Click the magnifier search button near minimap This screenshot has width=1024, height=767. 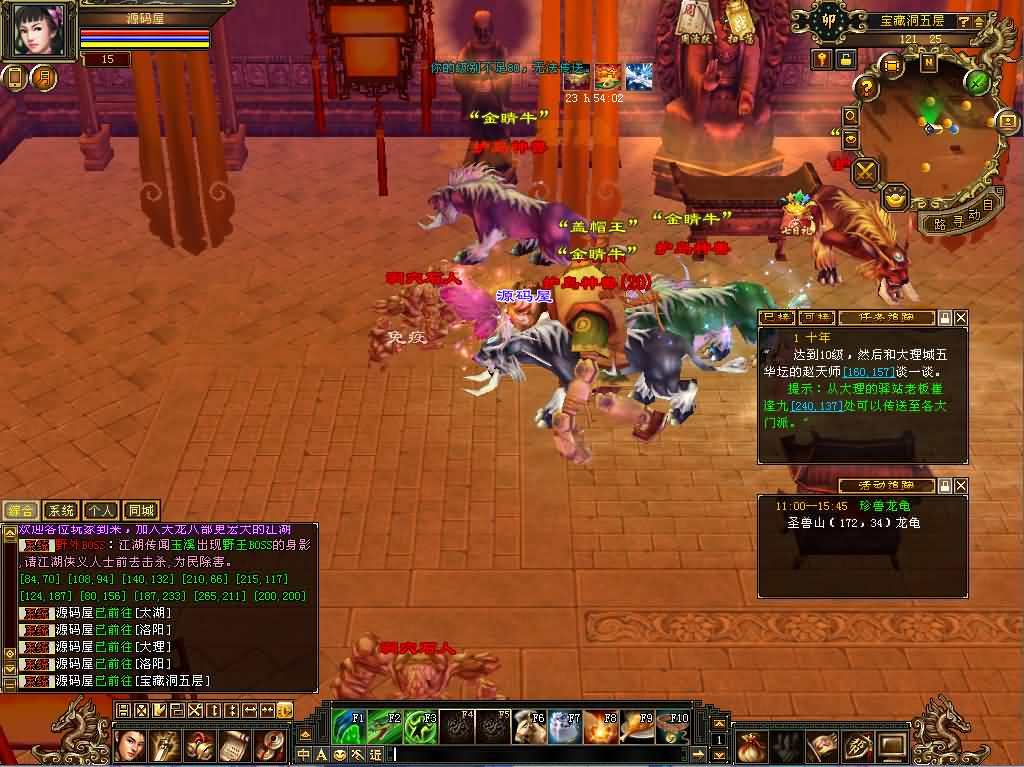851,117
